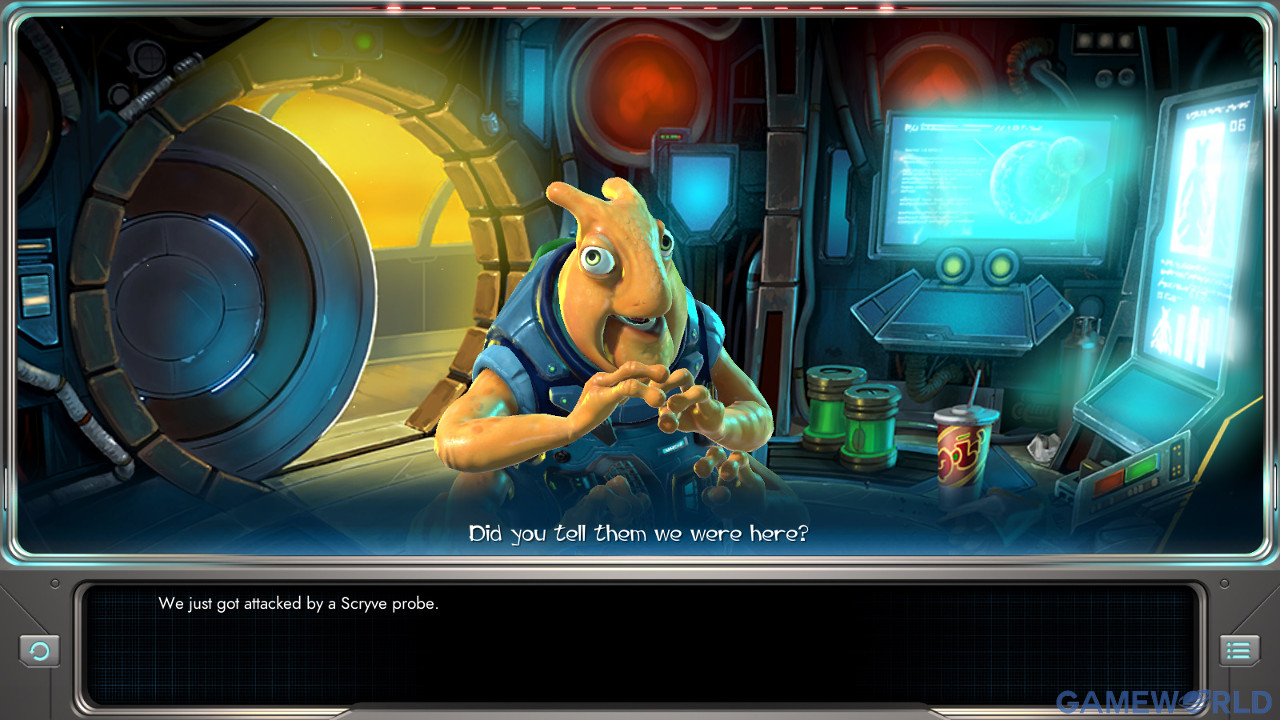Open the conversation history log icon
Viewport: 1280px width, 720px height.
point(1237,650)
